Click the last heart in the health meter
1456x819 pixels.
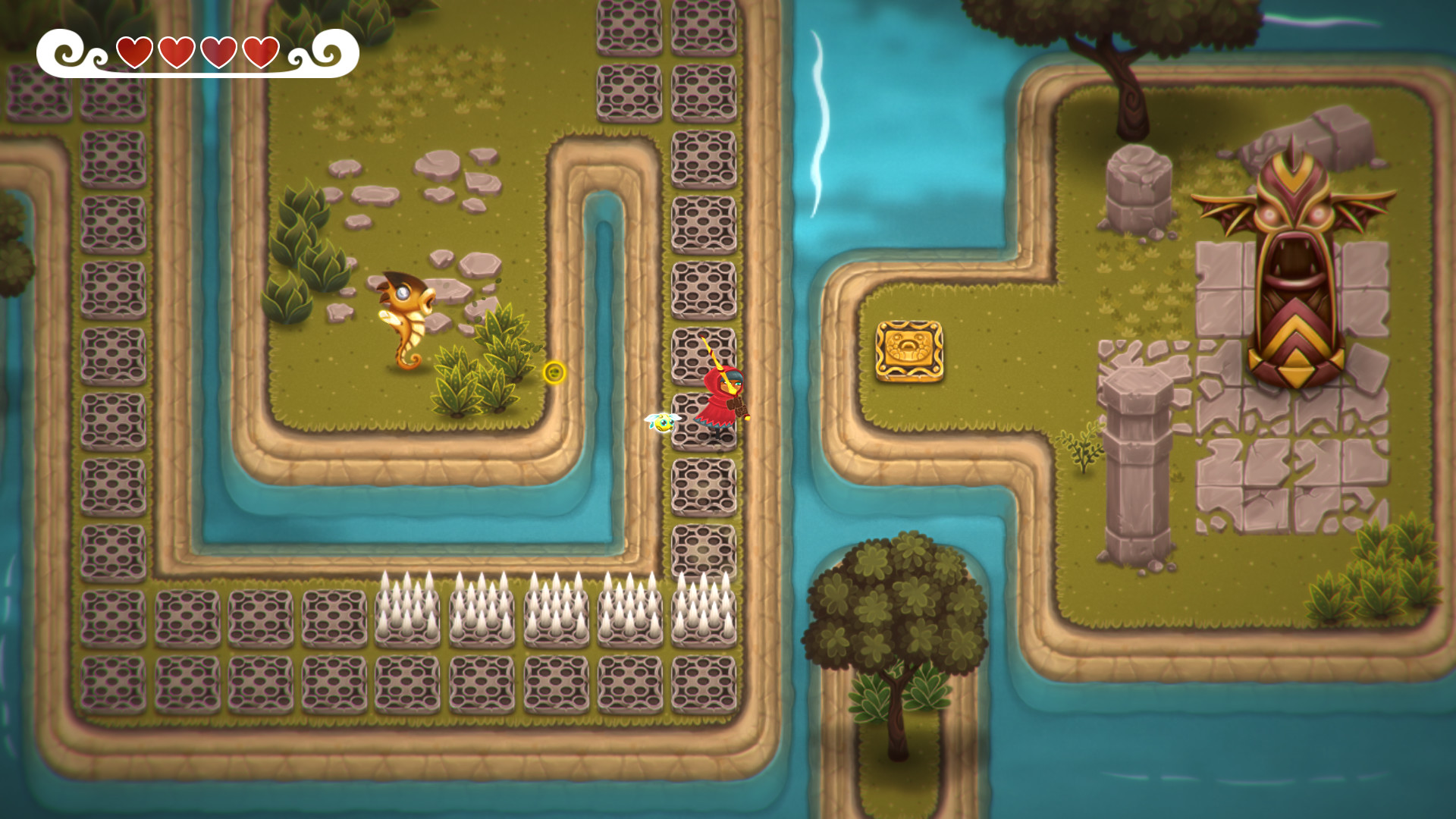pos(261,52)
